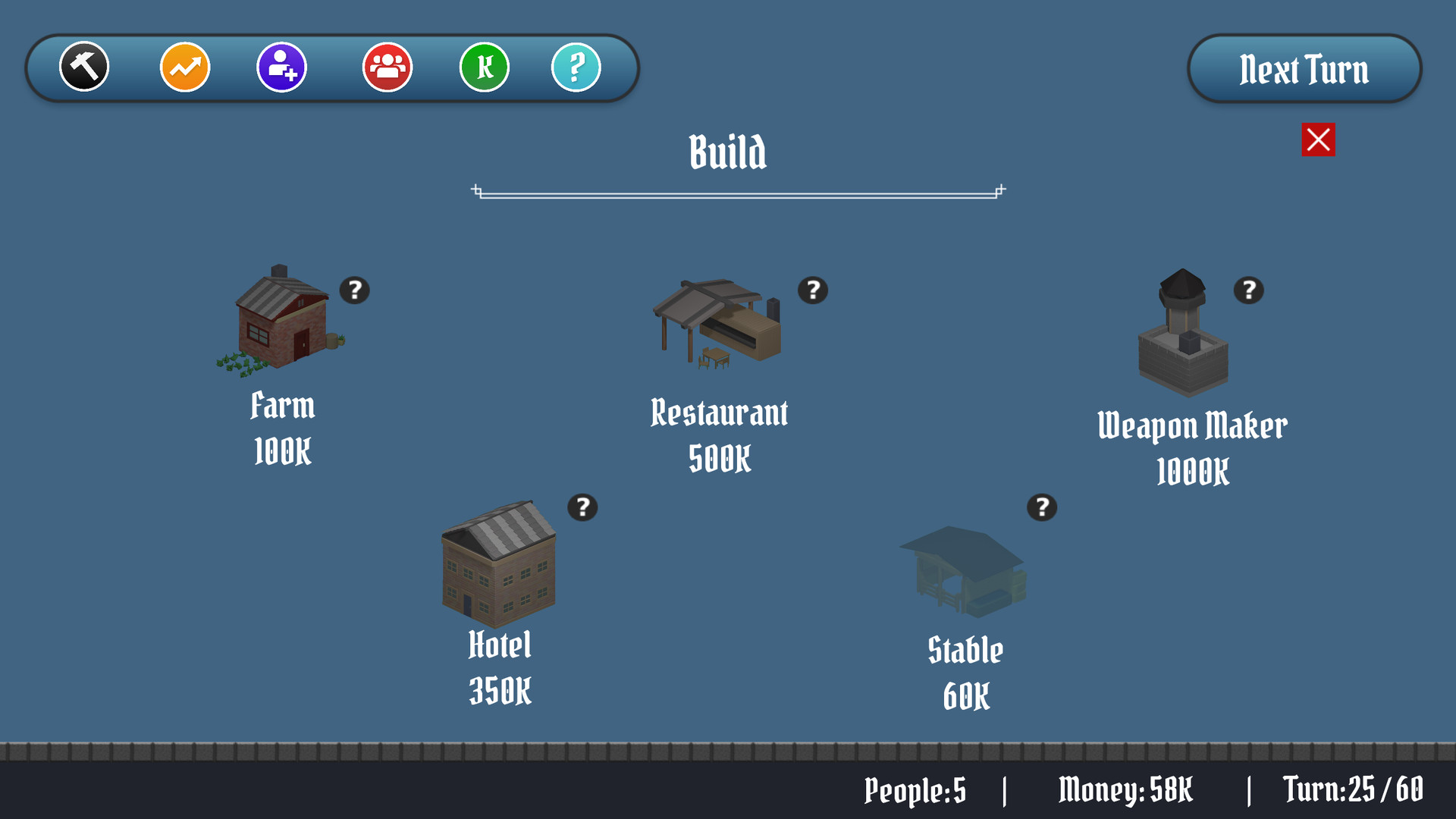Open the help question mark icon
The width and height of the screenshot is (1456, 819).
[x=576, y=67]
